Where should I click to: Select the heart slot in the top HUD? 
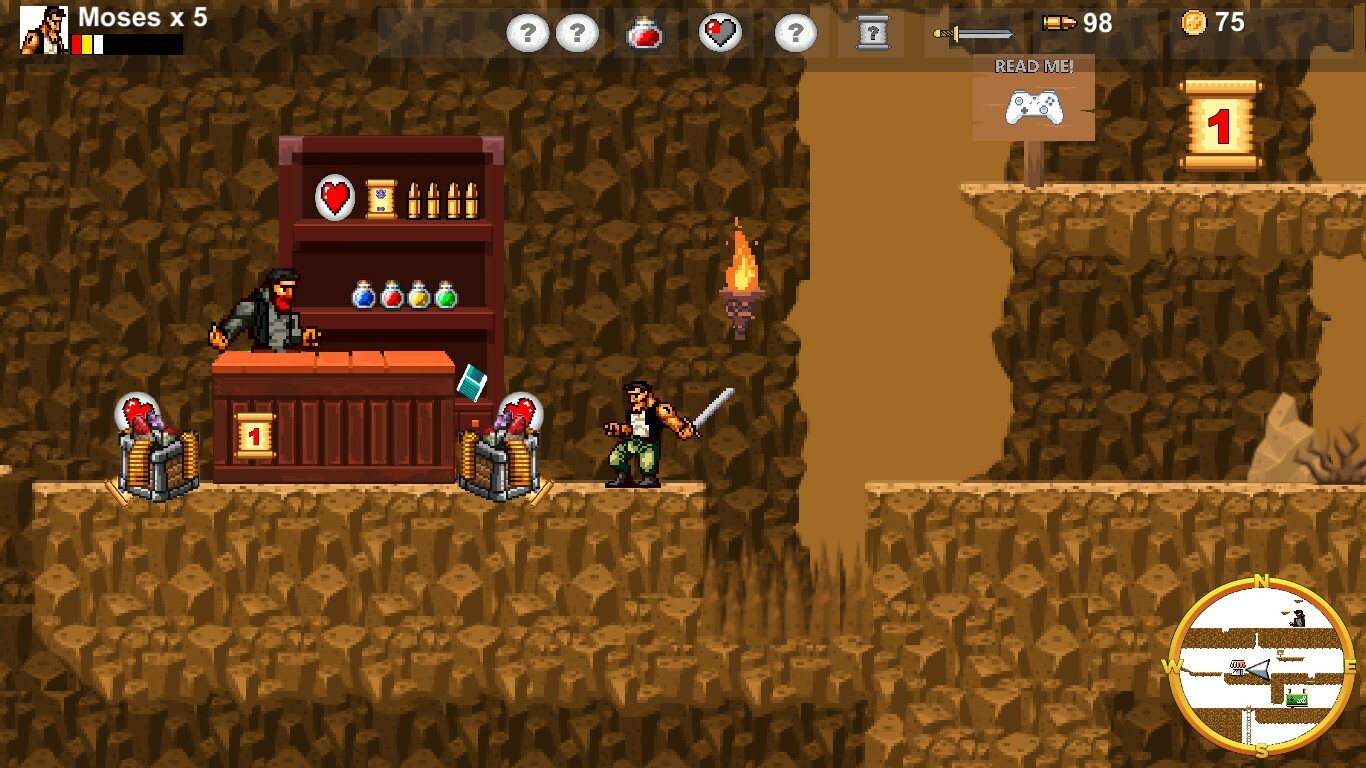(x=720, y=32)
